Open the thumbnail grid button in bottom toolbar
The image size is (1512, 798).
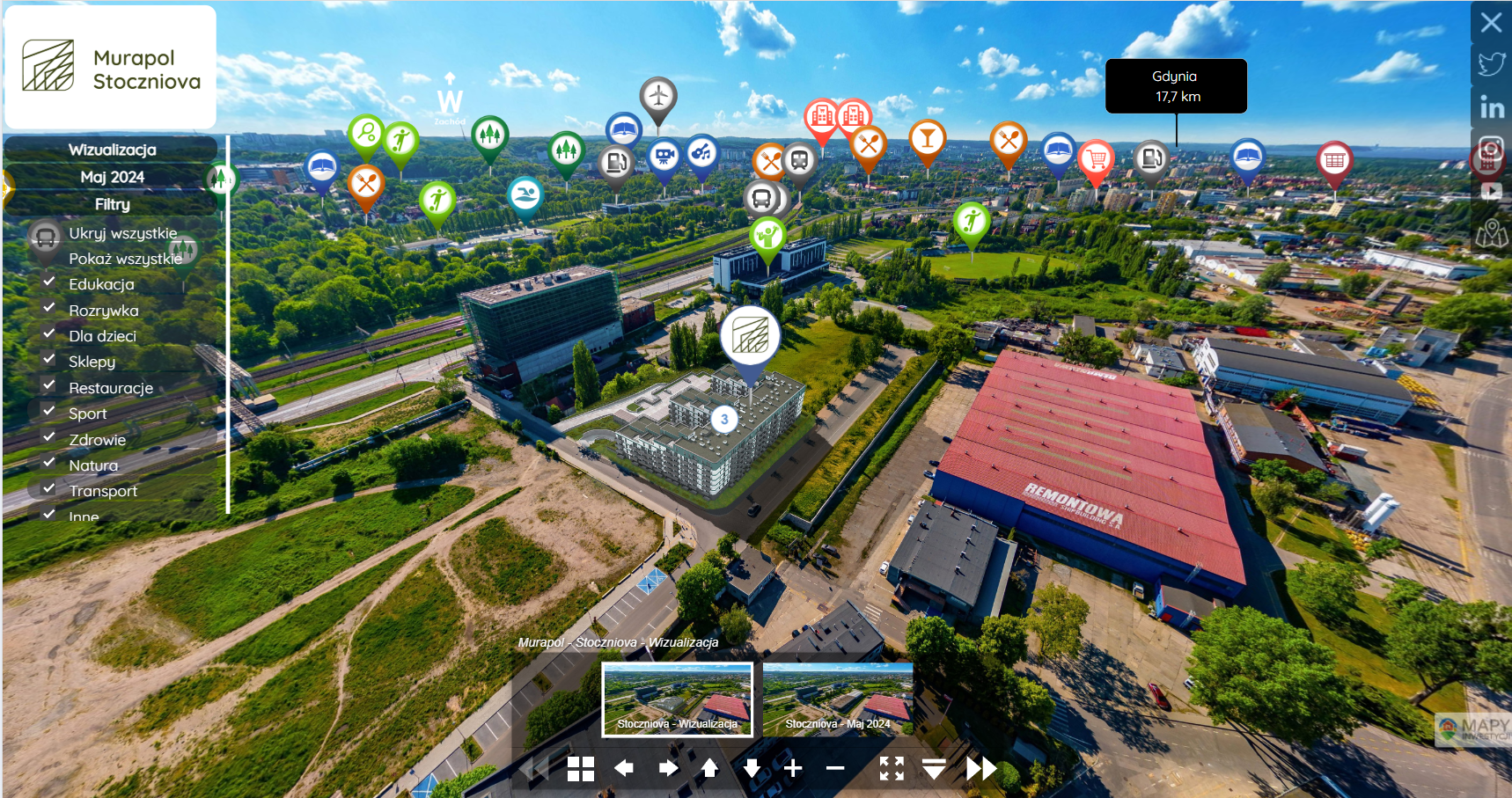coord(581,769)
